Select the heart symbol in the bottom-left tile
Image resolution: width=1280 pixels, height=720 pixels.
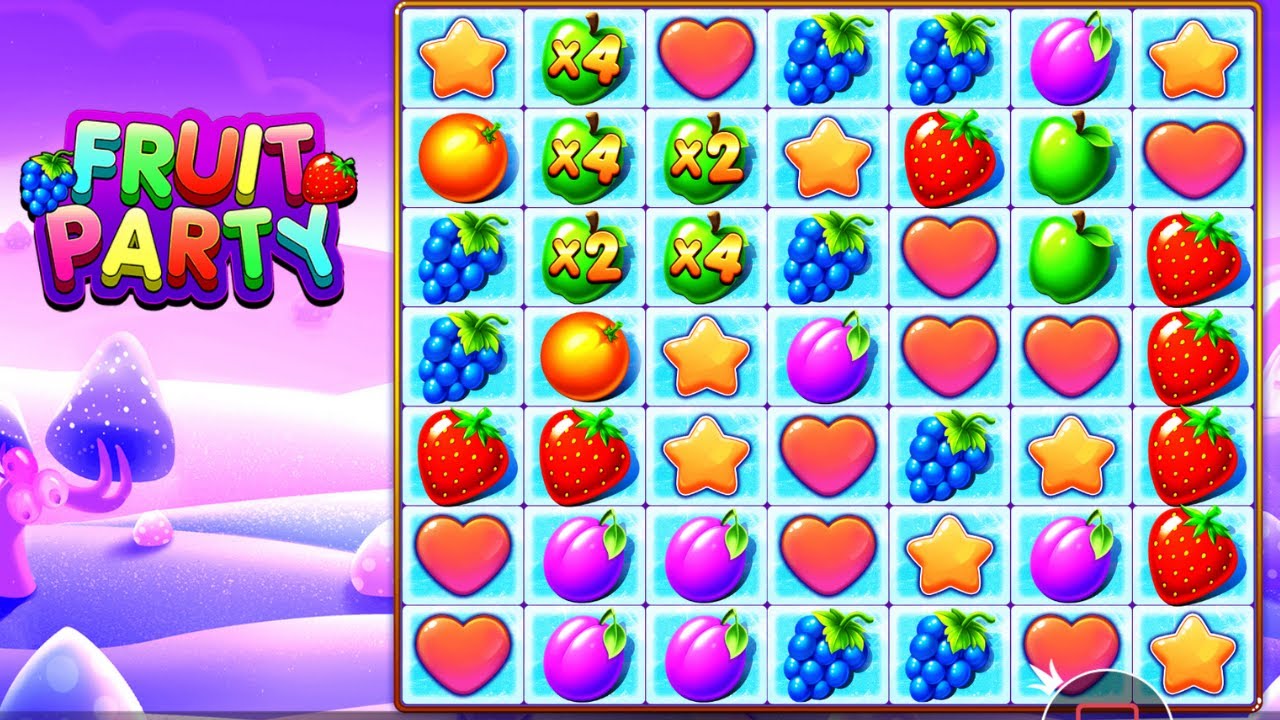pos(465,655)
